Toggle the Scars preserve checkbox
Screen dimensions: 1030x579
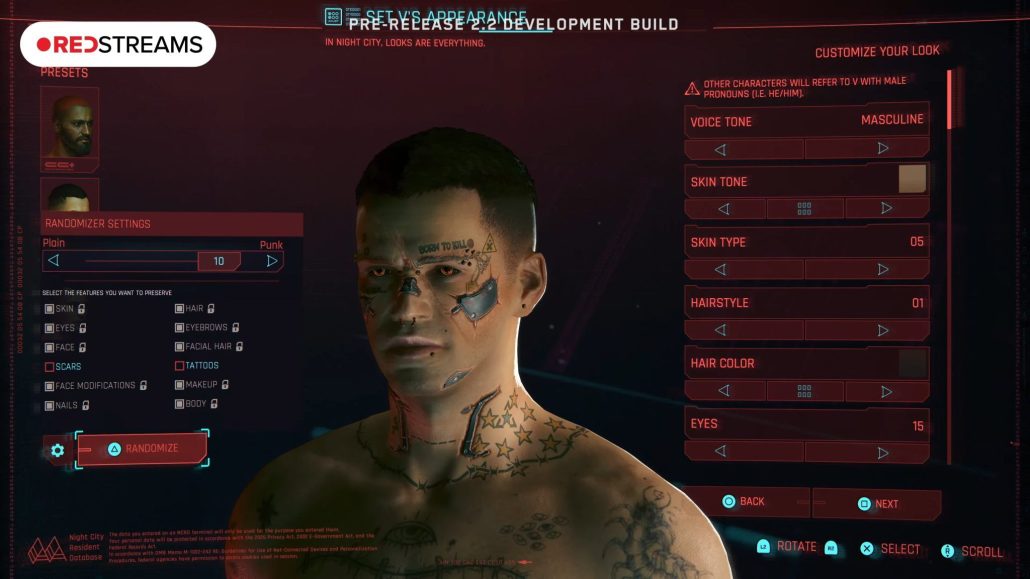(x=50, y=367)
